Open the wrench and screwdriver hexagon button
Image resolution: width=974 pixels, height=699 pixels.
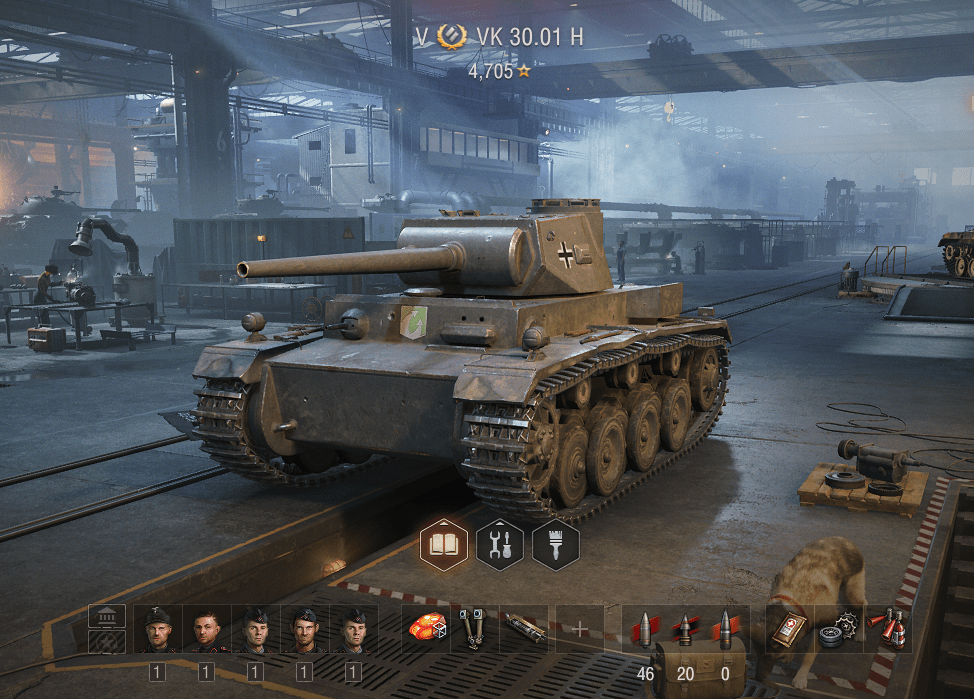[x=500, y=545]
